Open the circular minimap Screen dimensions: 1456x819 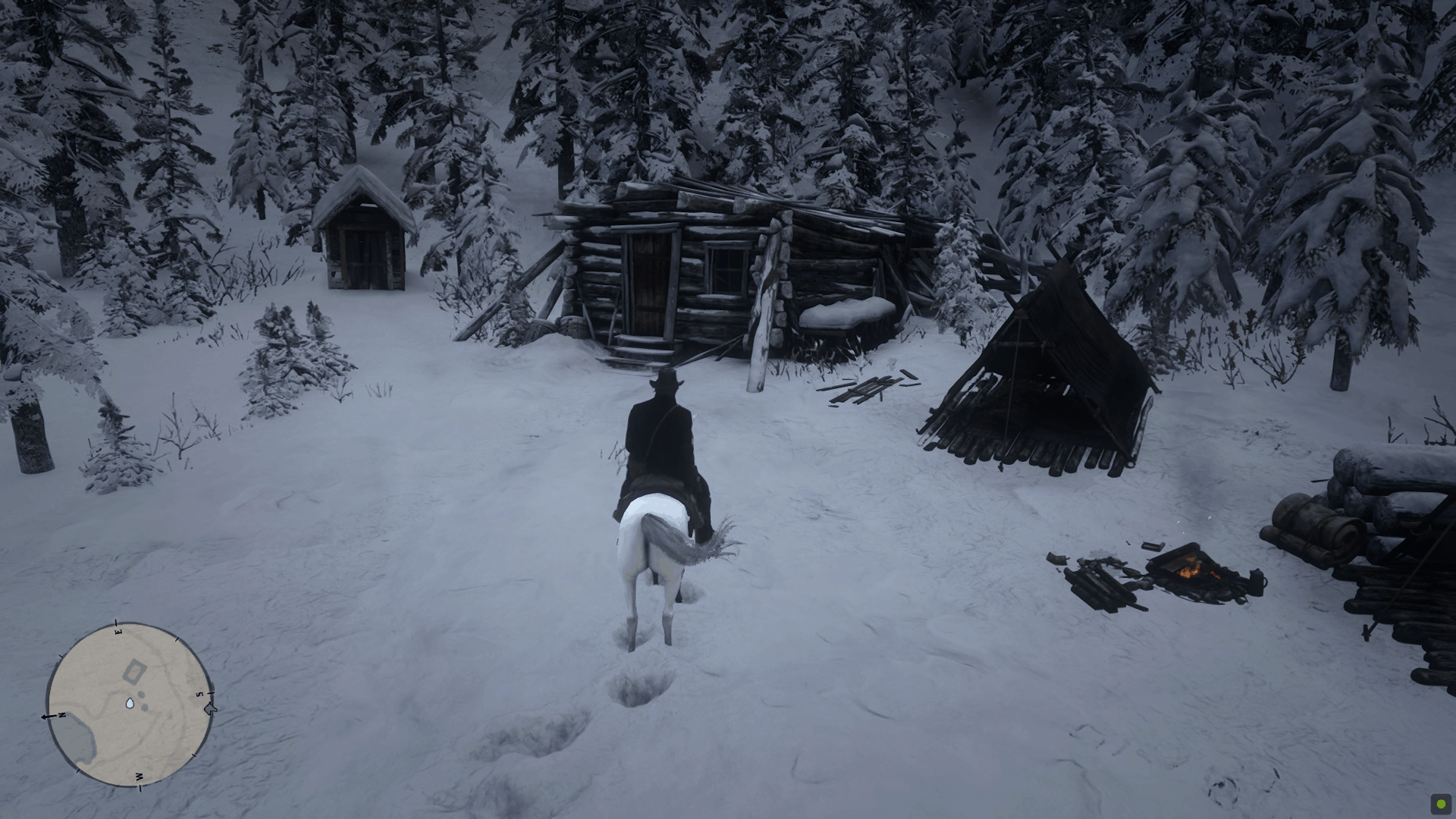coord(127,704)
